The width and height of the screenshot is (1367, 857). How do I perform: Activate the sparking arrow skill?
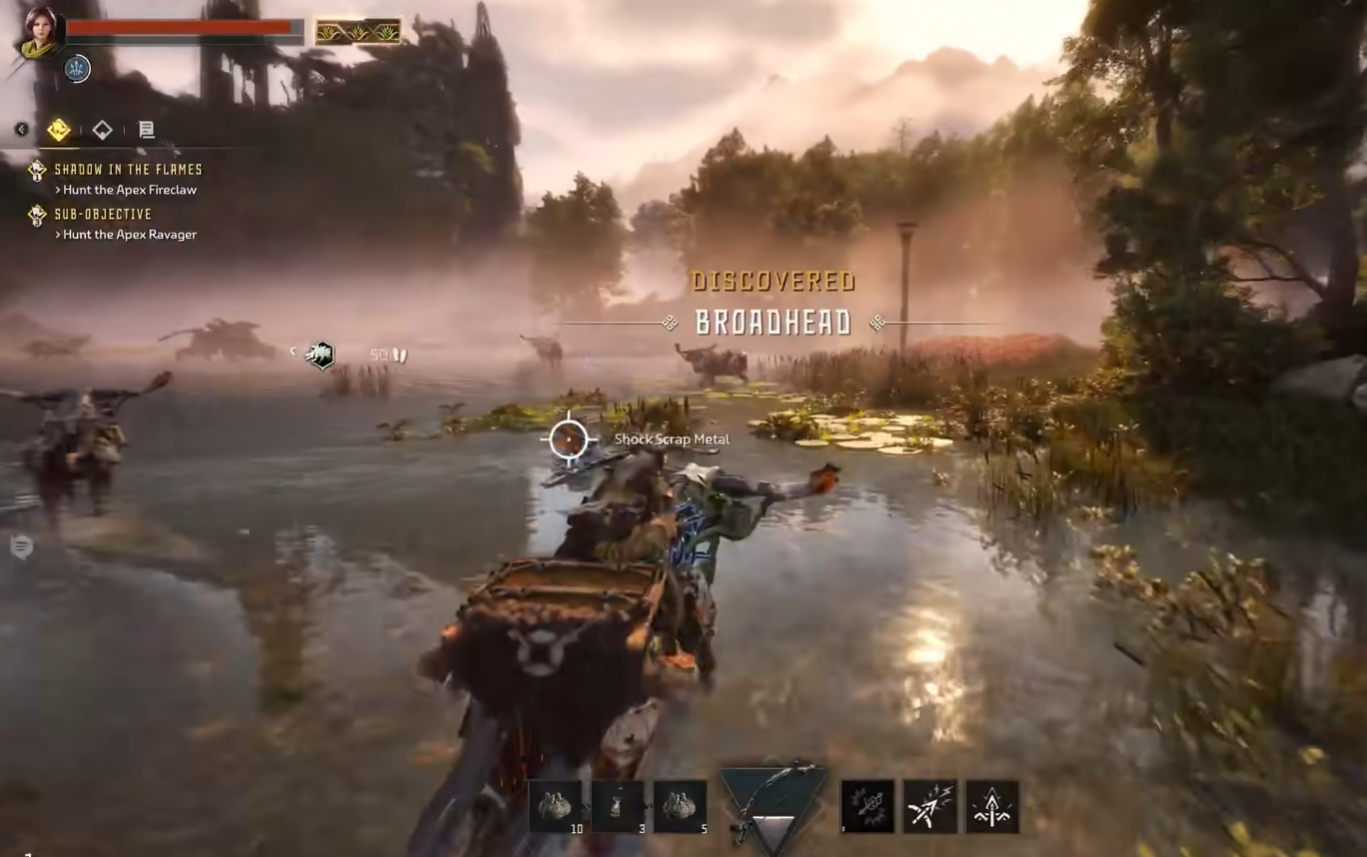pos(930,806)
